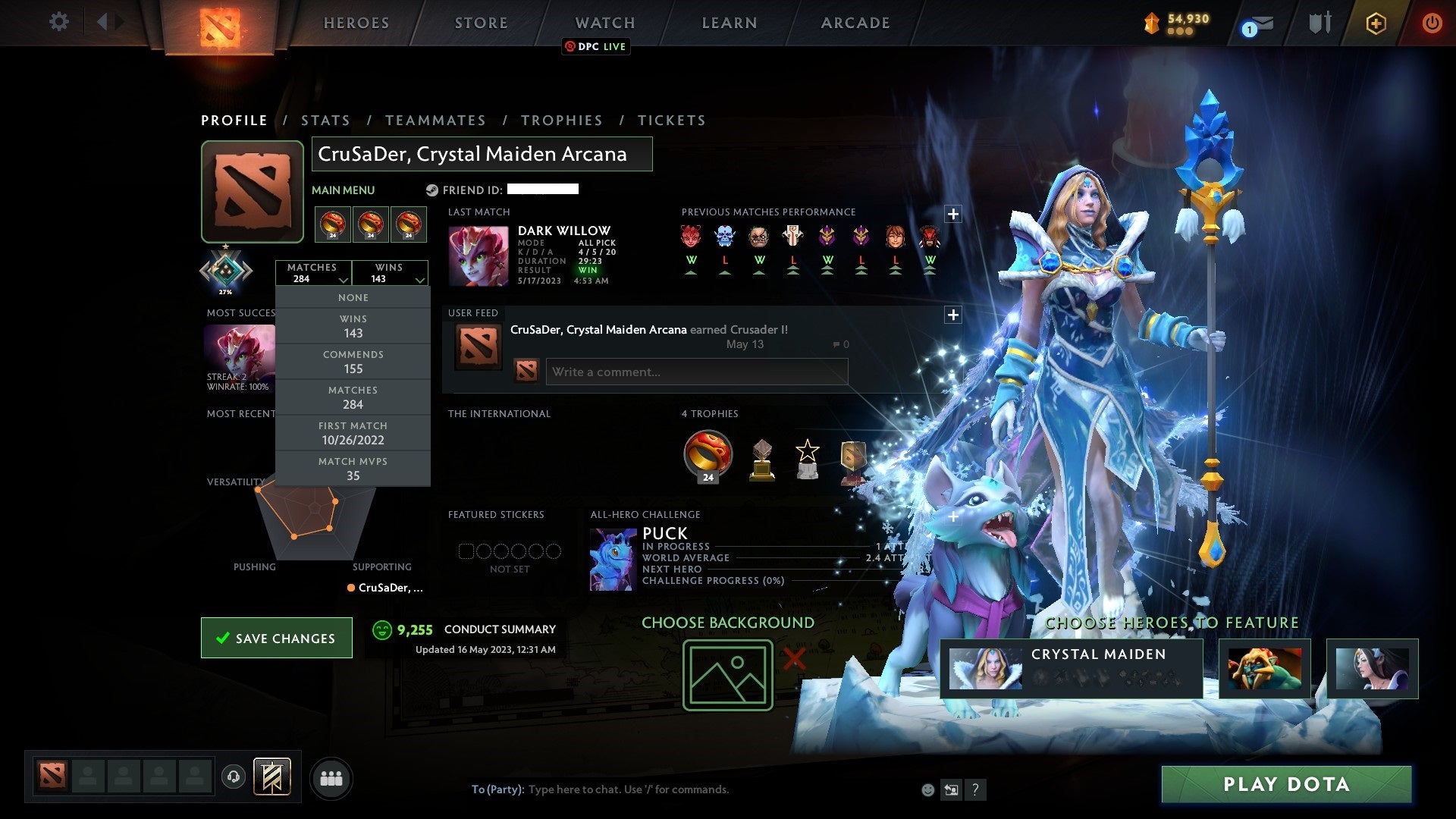Viewport: 1456px width, 819px height.
Task: Open the WINS stat dropdown
Action: [391, 273]
